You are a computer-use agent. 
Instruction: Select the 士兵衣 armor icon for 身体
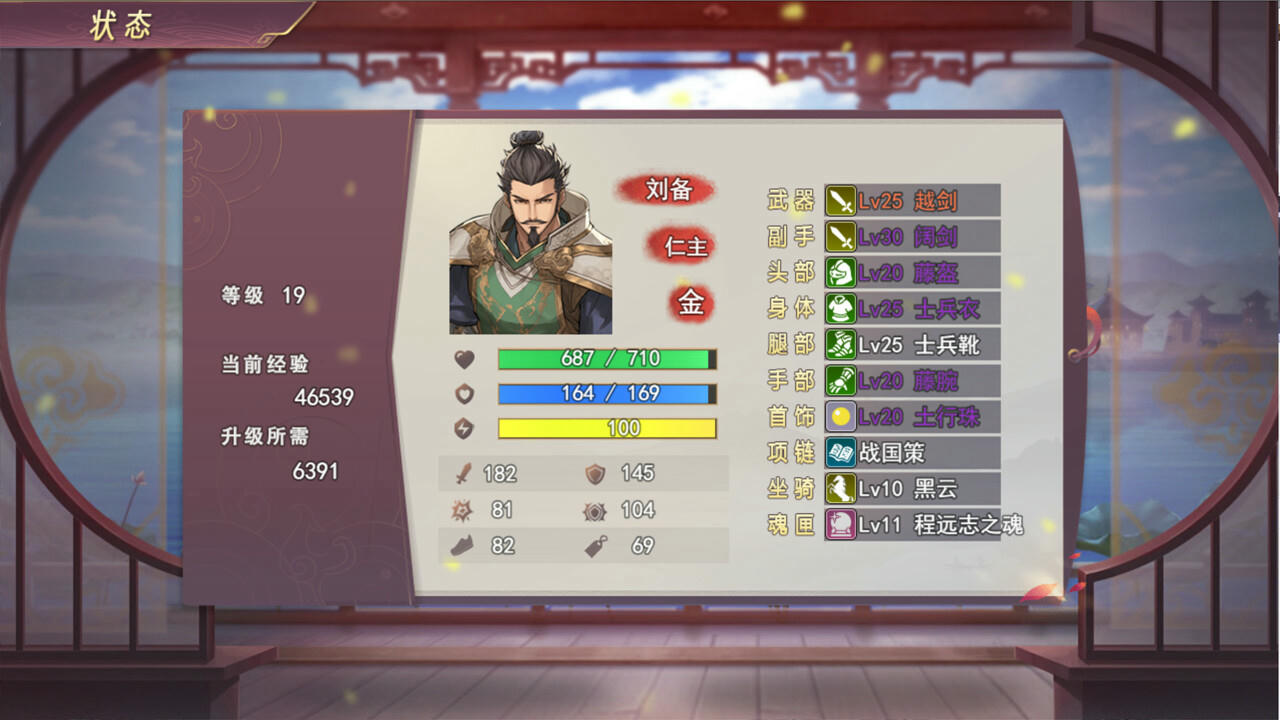coord(843,309)
